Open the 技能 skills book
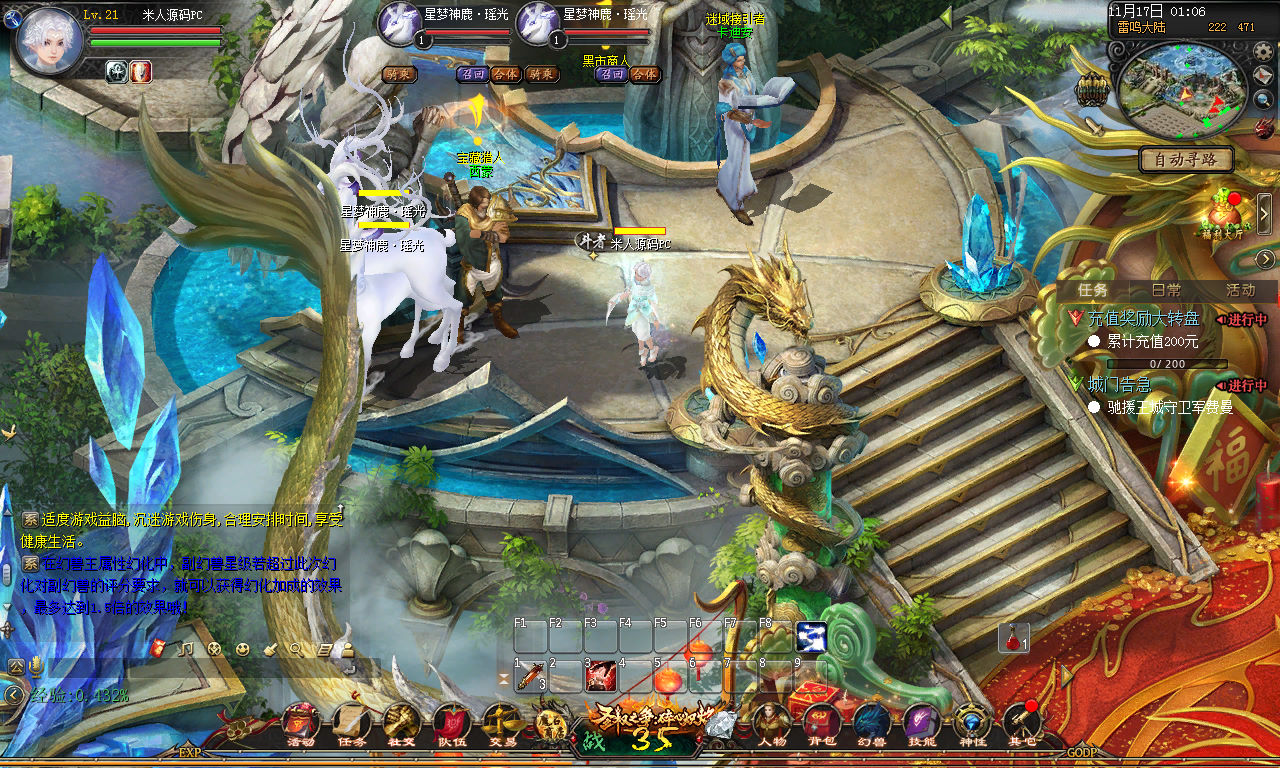Viewport: 1280px width, 768px height. pos(921,722)
